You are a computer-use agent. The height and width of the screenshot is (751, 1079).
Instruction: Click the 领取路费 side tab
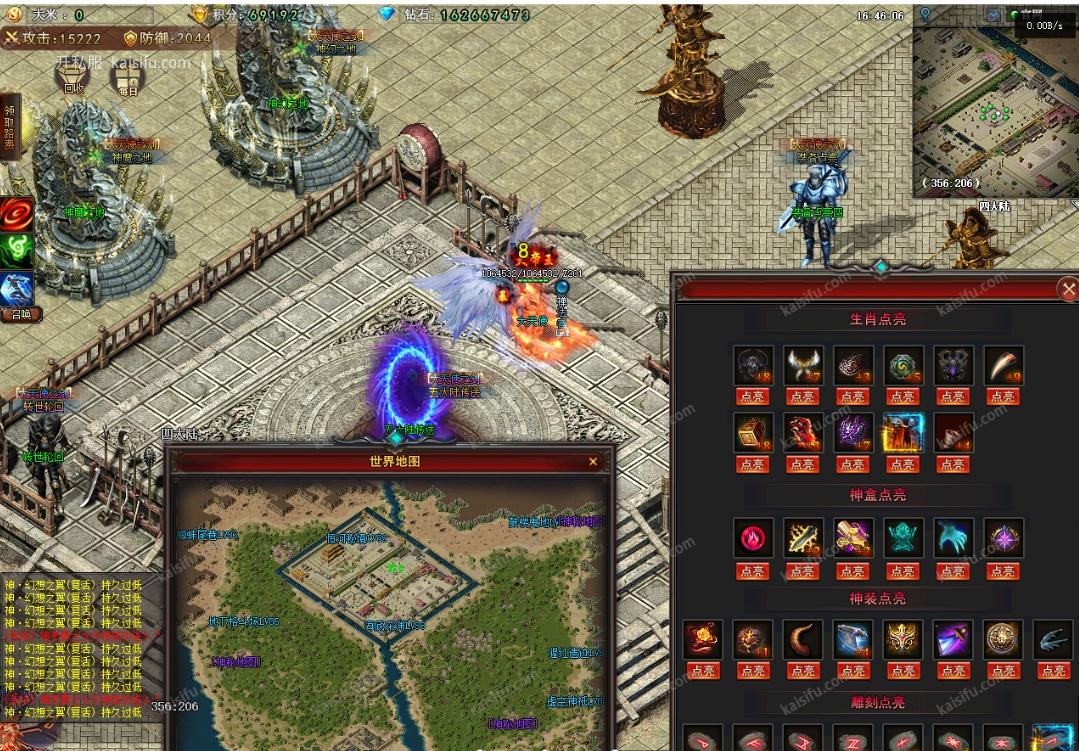pyautogui.click(x=10, y=125)
